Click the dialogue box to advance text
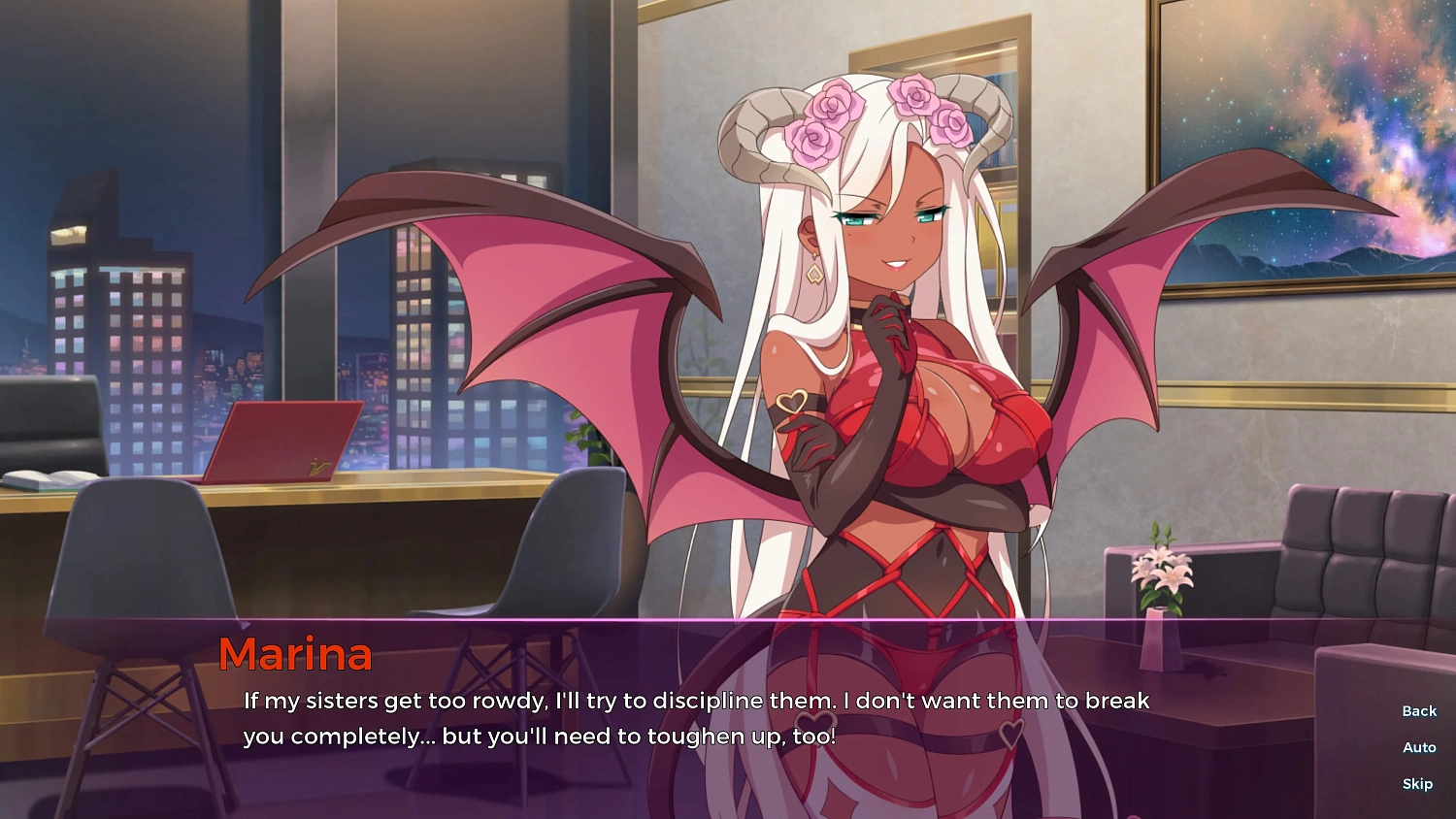The width and height of the screenshot is (1456, 819). click(679, 718)
